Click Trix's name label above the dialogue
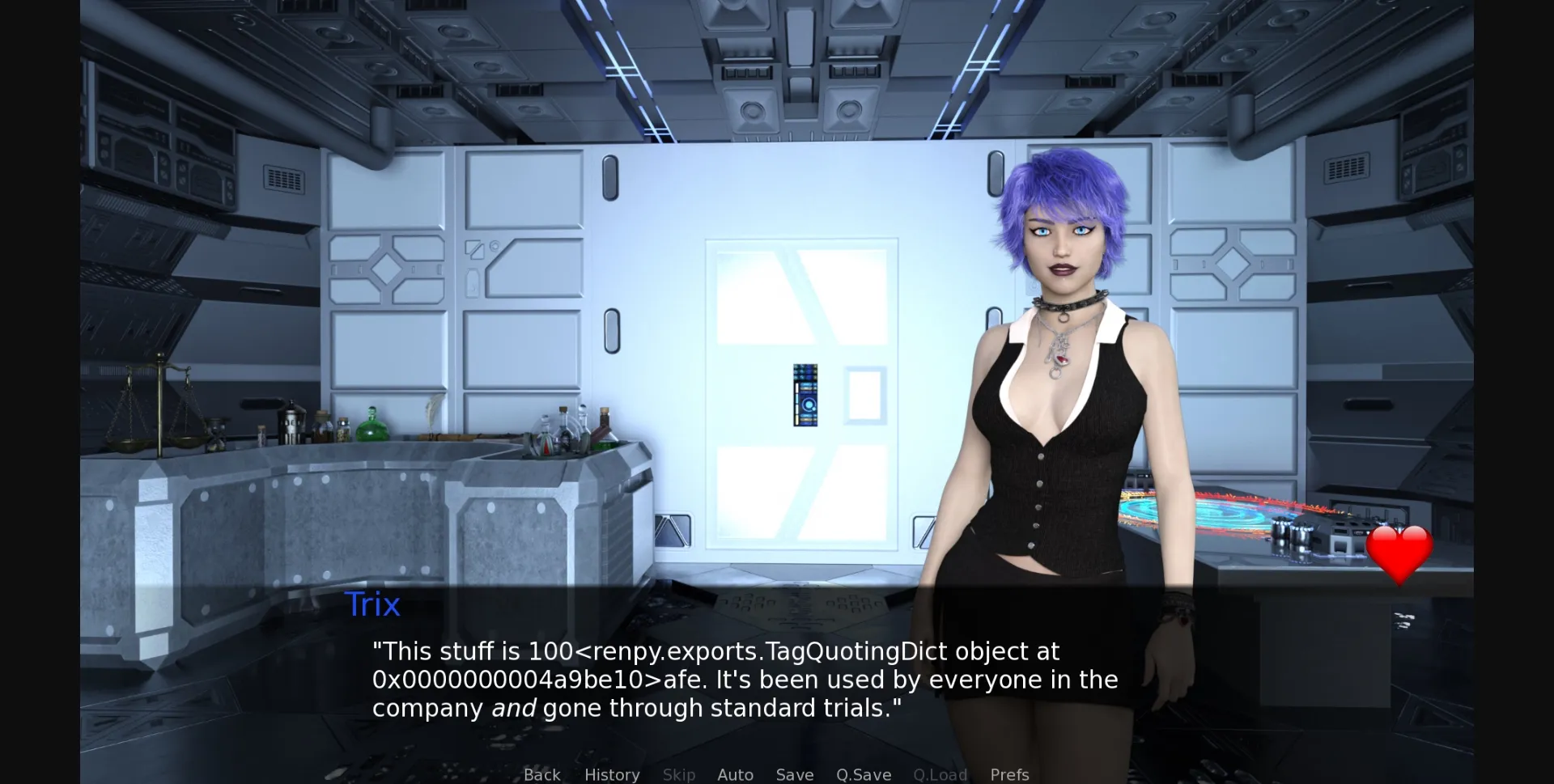This screenshot has width=1554, height=784. (372, 604)
